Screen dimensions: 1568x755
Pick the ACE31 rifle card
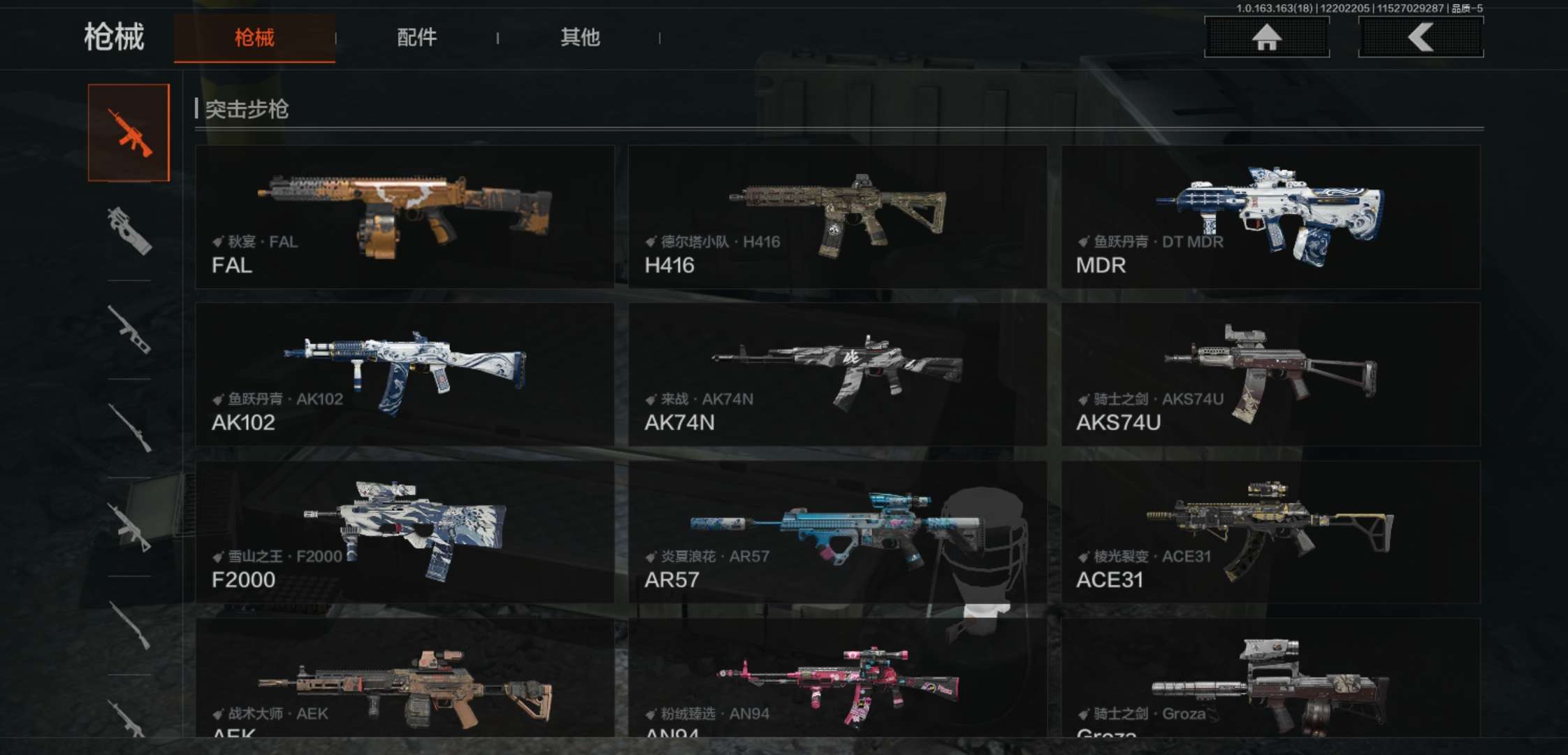[1270, 531]
